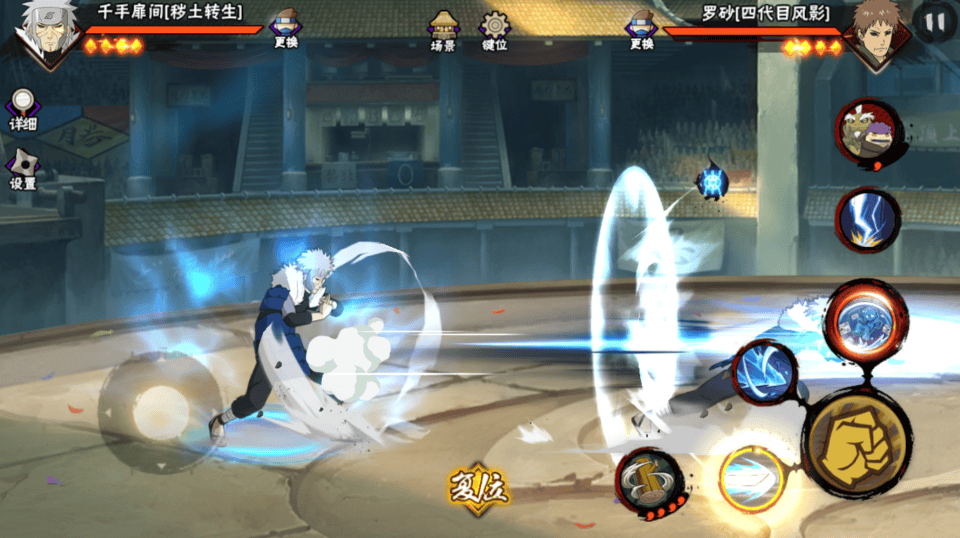Call the purple-haired summon assist
This screenshot has width=960, height=538.
pyautogui.click(x=867, y=134)
